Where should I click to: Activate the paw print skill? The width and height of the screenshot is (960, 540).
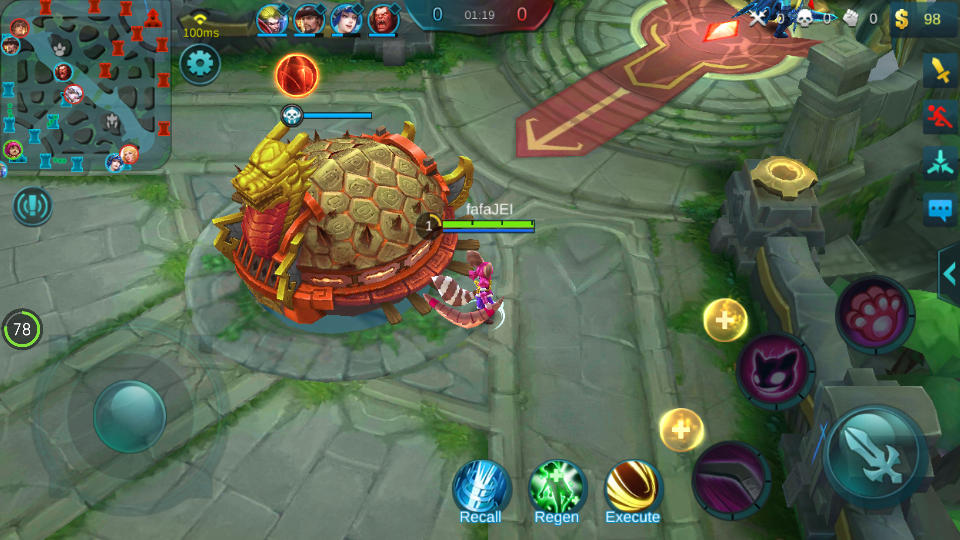coord(875,314)
